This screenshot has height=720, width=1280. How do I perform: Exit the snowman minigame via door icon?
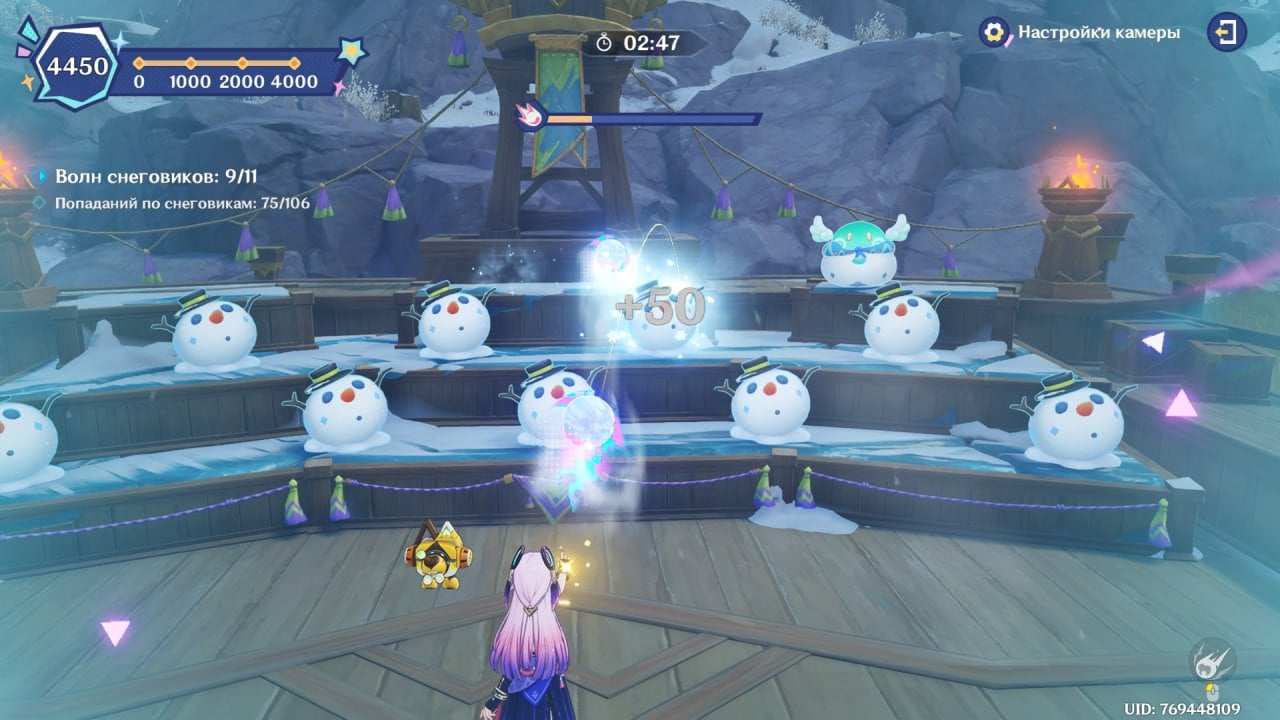1225,32
